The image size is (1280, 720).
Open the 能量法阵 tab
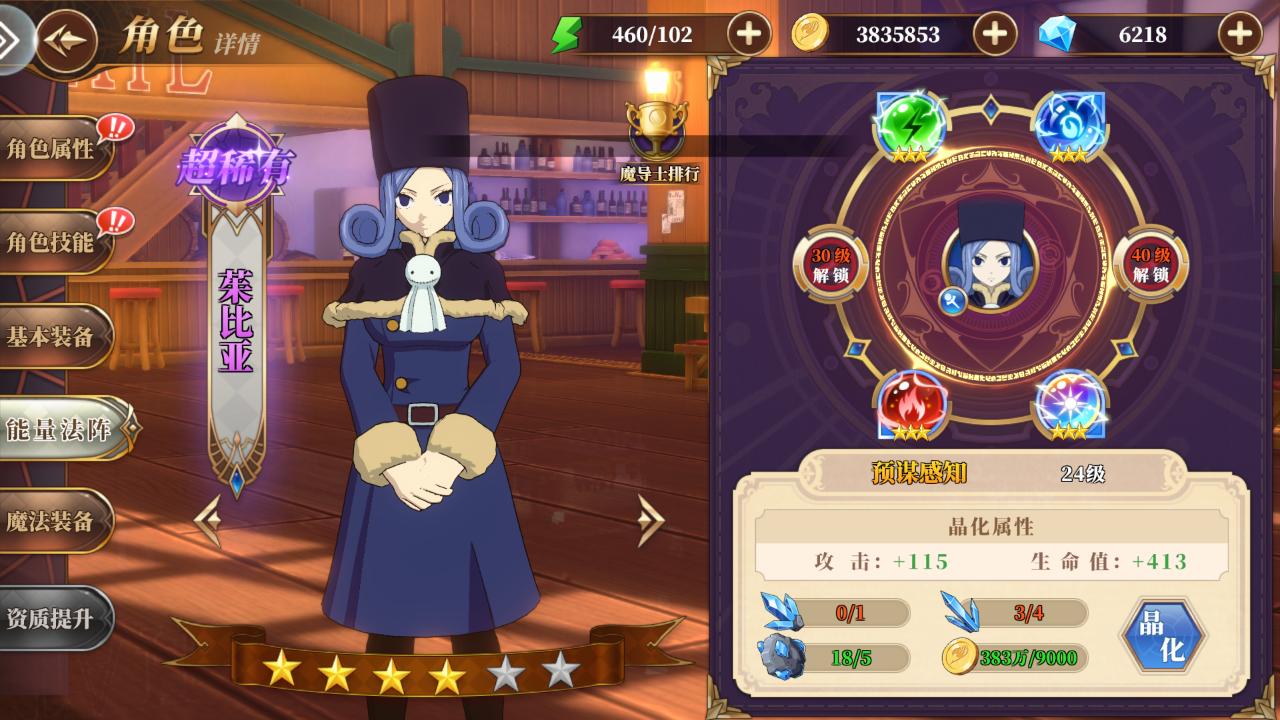(60, 429)
